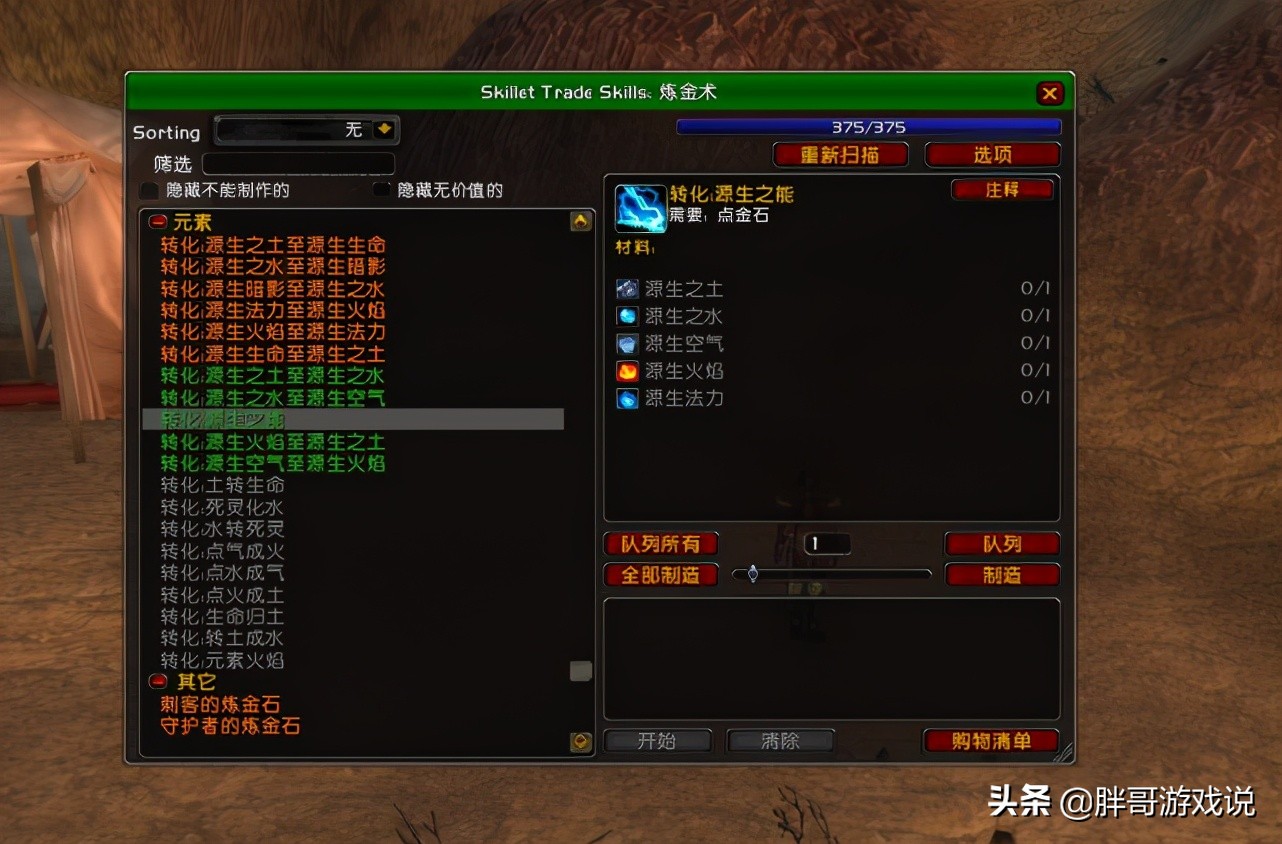Click the sort arrow icon above the recipe scrollbar
1282x844 pixels.
pos(580,221)
